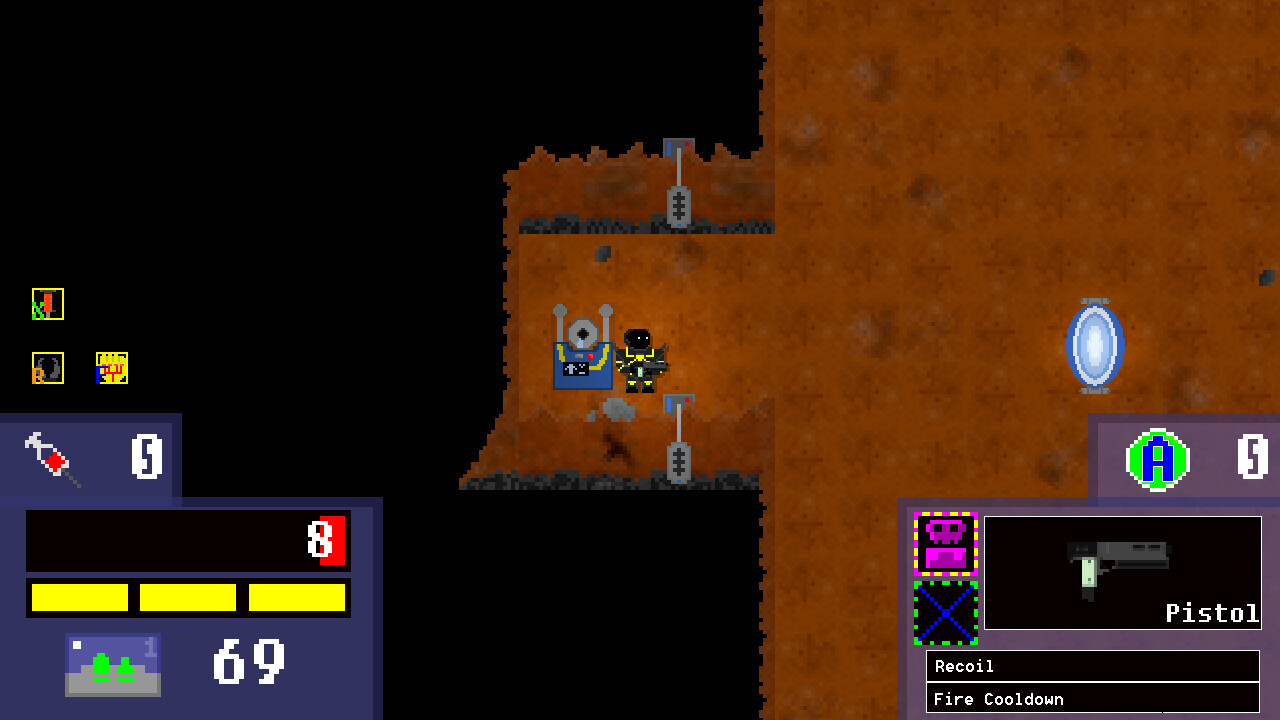Flip the switch below the player
This screenshot has height=720, width=1280.
[x=678, y=440]
